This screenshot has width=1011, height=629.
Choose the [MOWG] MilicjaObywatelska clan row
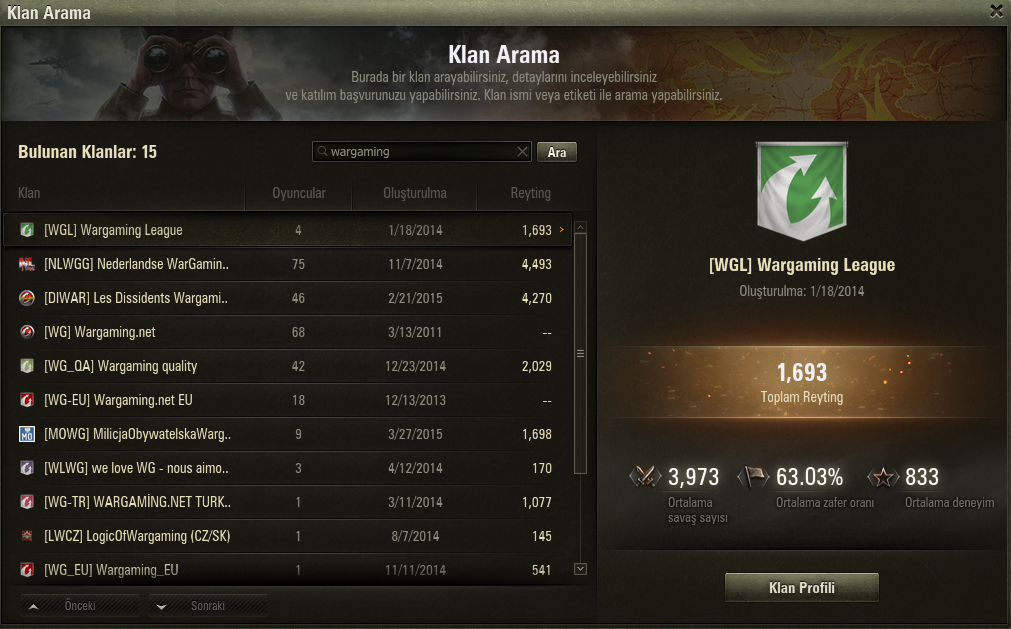[290, 434]
